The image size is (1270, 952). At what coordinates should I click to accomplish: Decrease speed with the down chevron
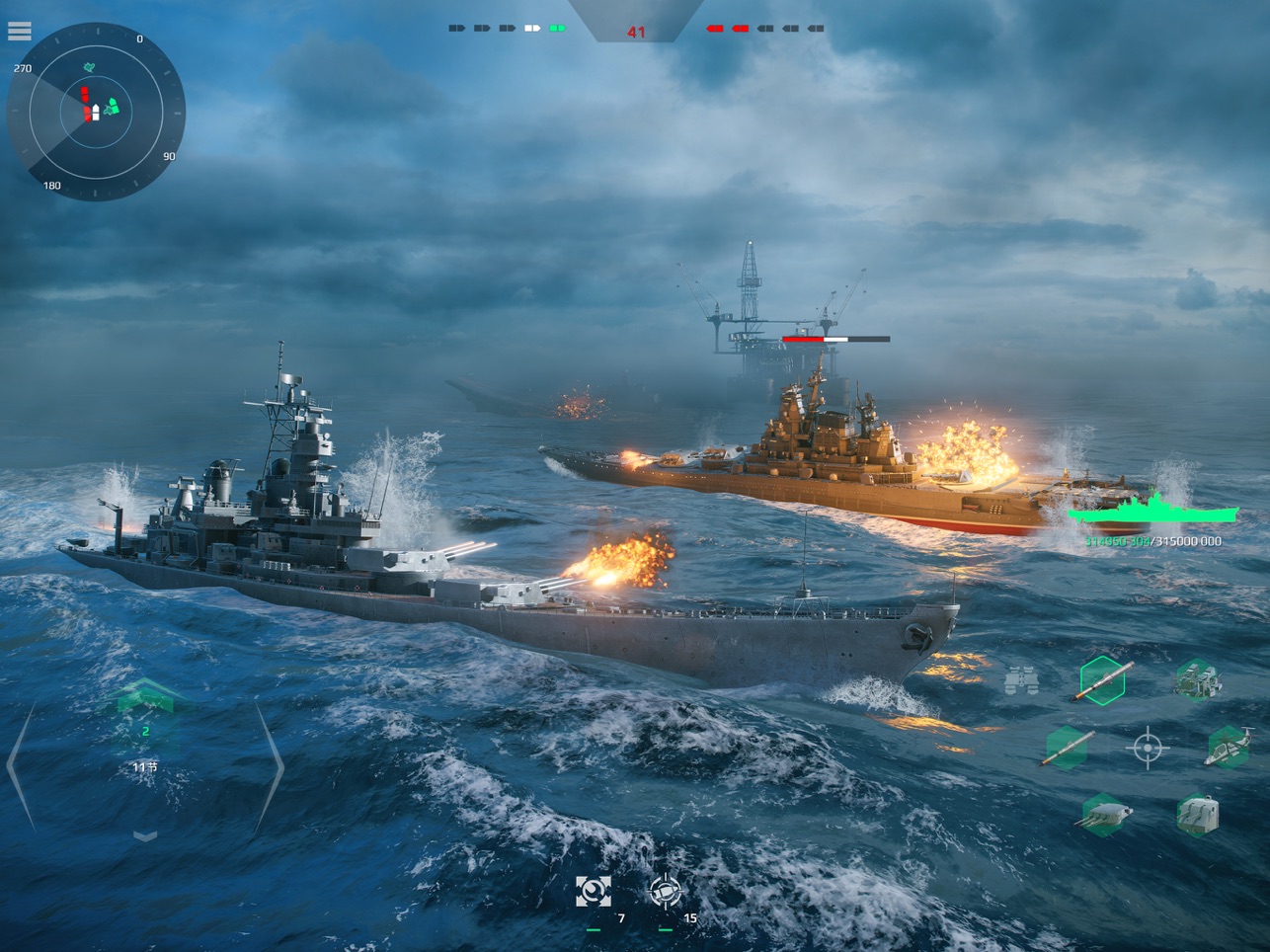point(145,836)
